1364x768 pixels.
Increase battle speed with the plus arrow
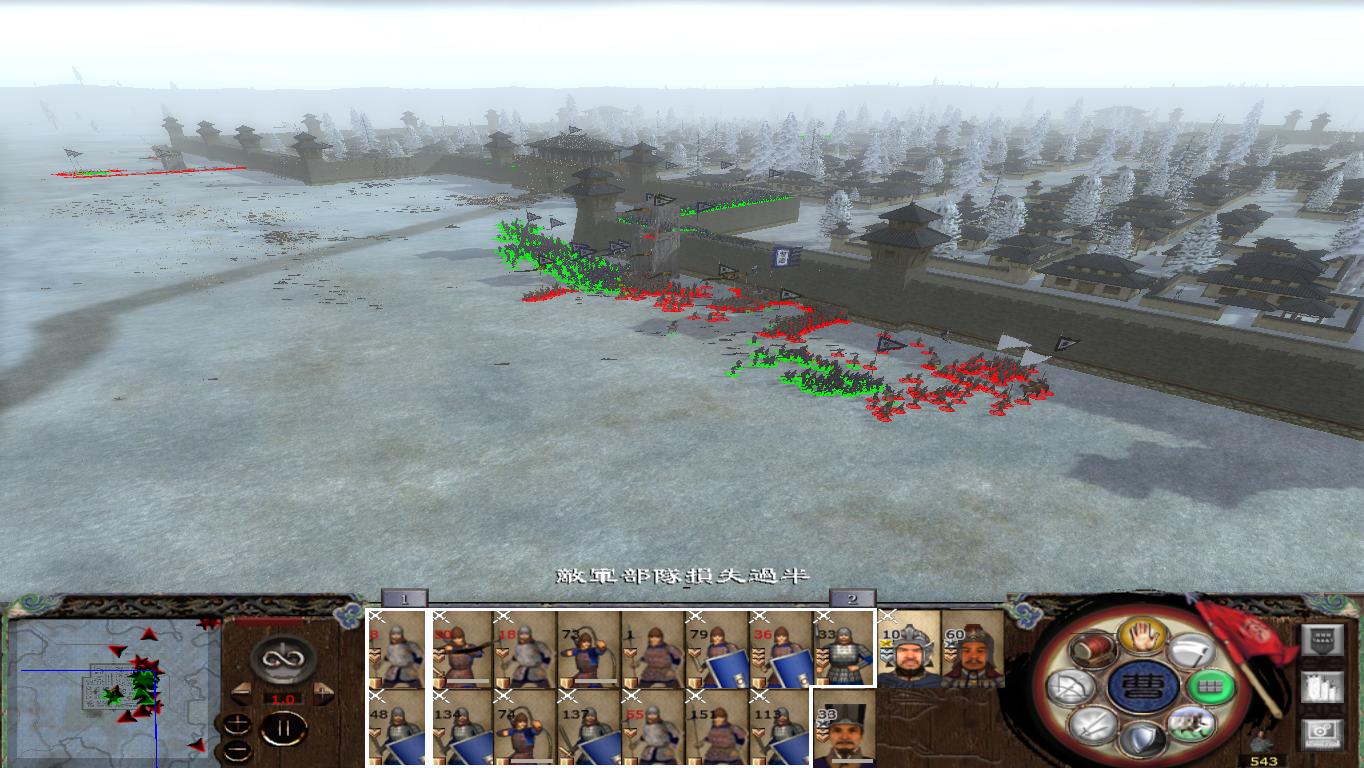[x=320, y=693]
